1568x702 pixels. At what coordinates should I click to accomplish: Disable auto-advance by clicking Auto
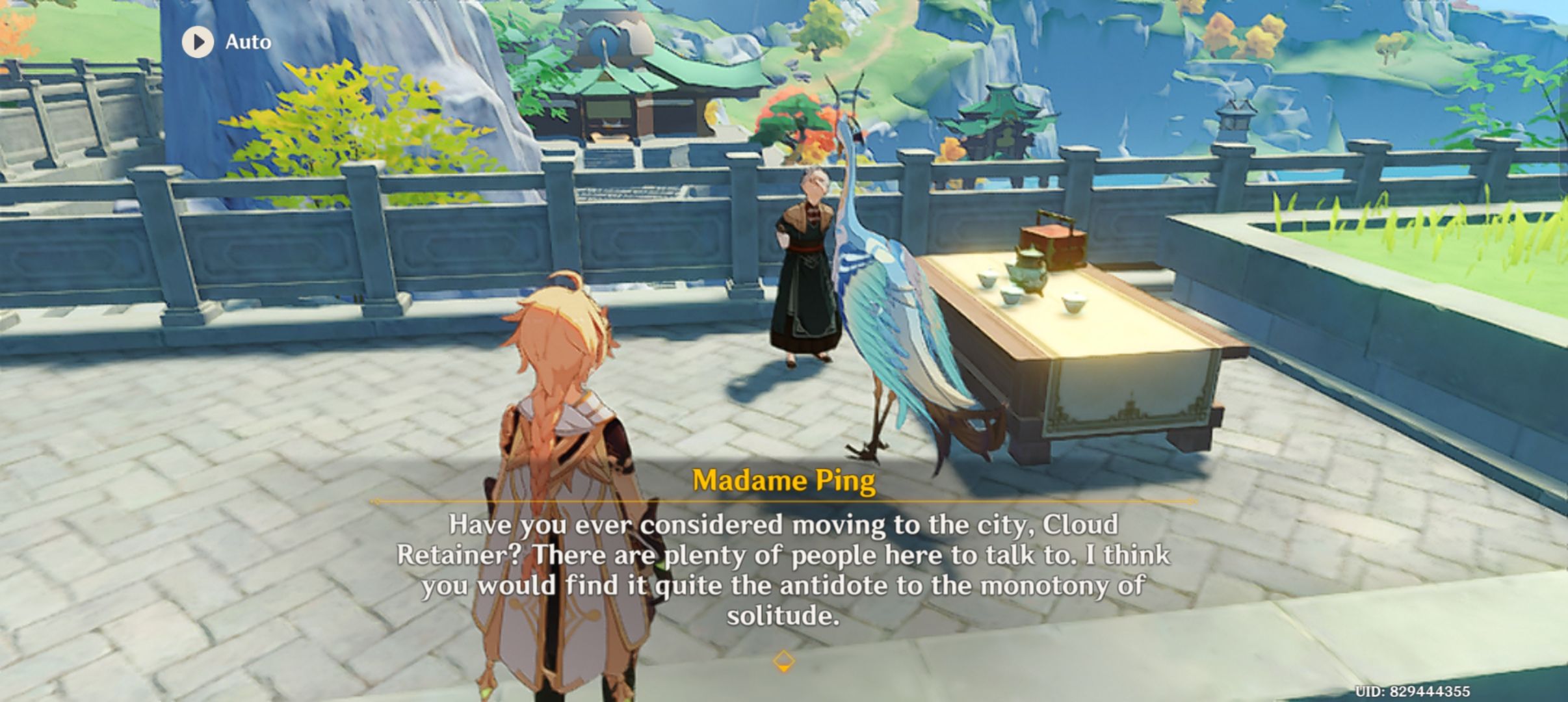click(221, 42)
